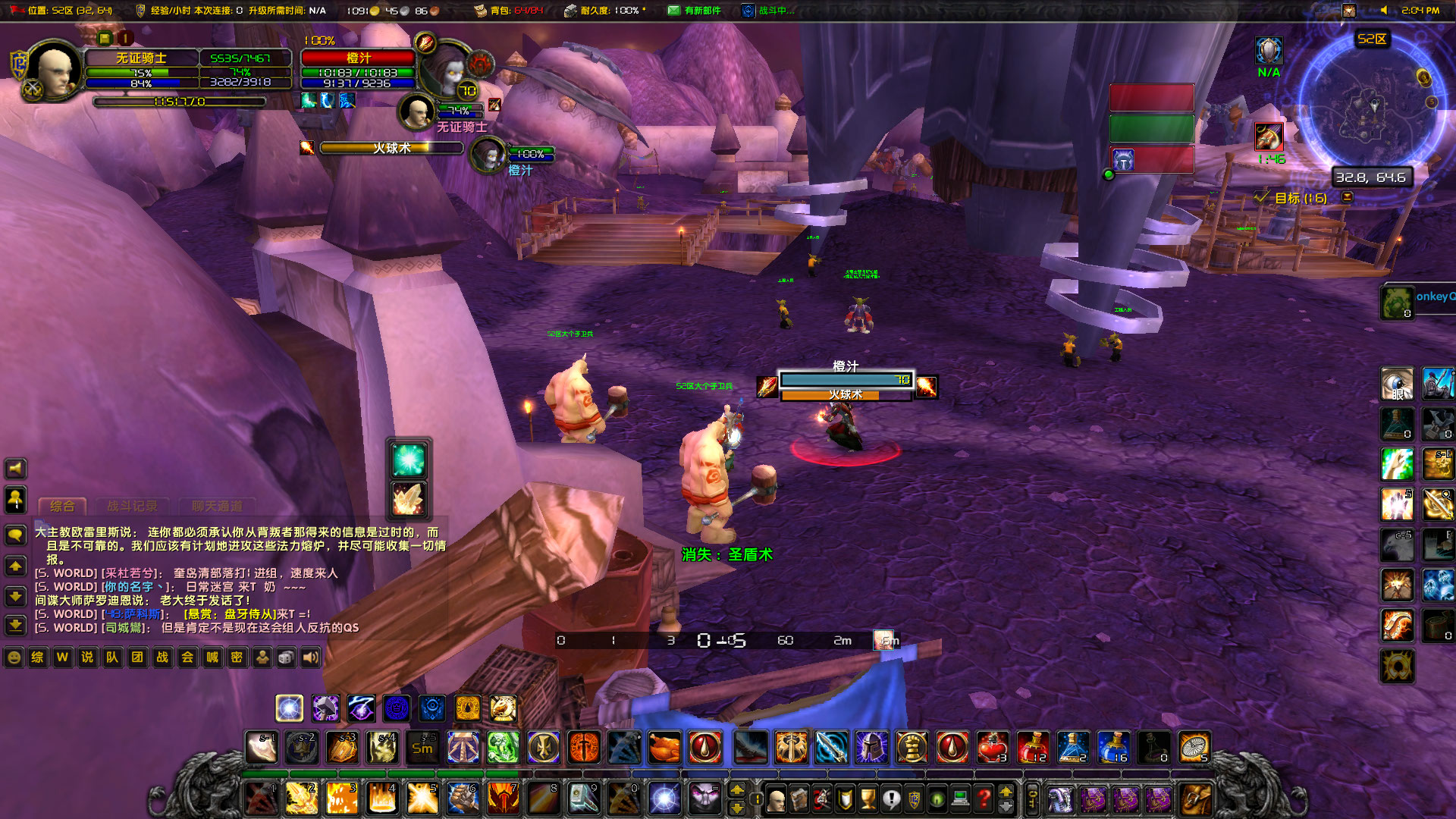Viewport: 1456px width, 819px height.
Task: Use the roast chicken food item
Action: coord(664,748)
